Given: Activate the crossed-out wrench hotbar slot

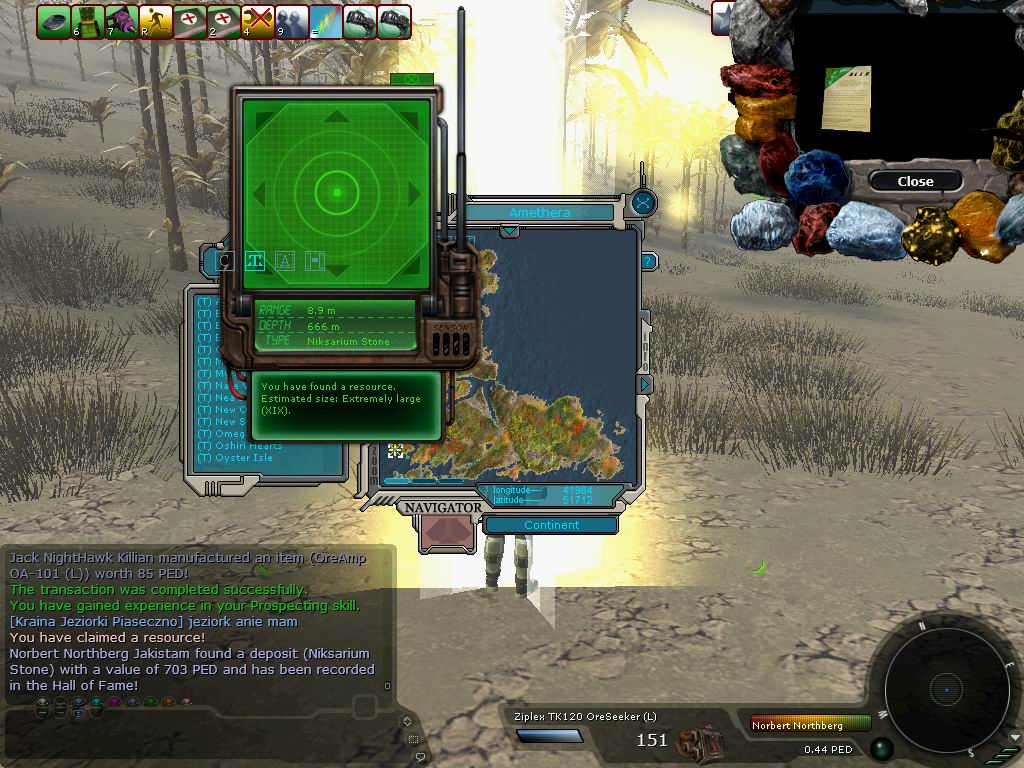Looking at the screenshot, I should pos(259,22).
